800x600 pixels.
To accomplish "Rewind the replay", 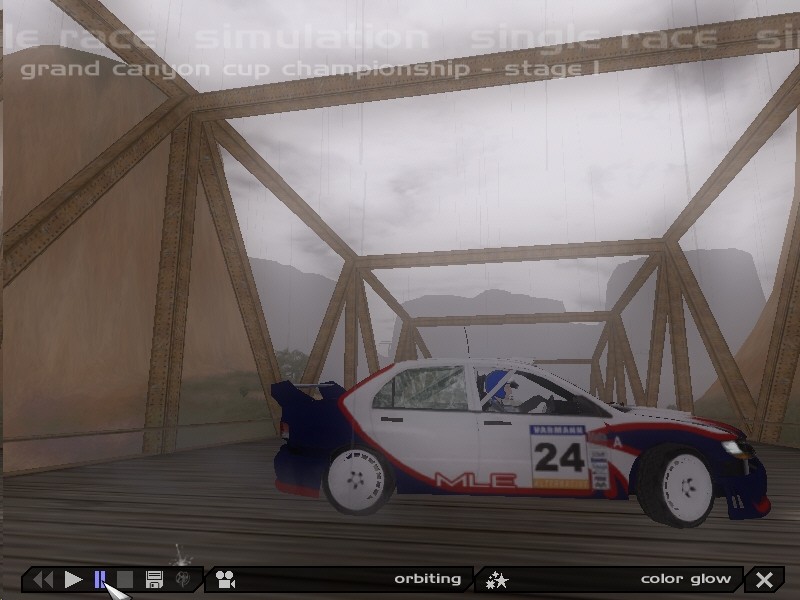I will tap(42, 579).
